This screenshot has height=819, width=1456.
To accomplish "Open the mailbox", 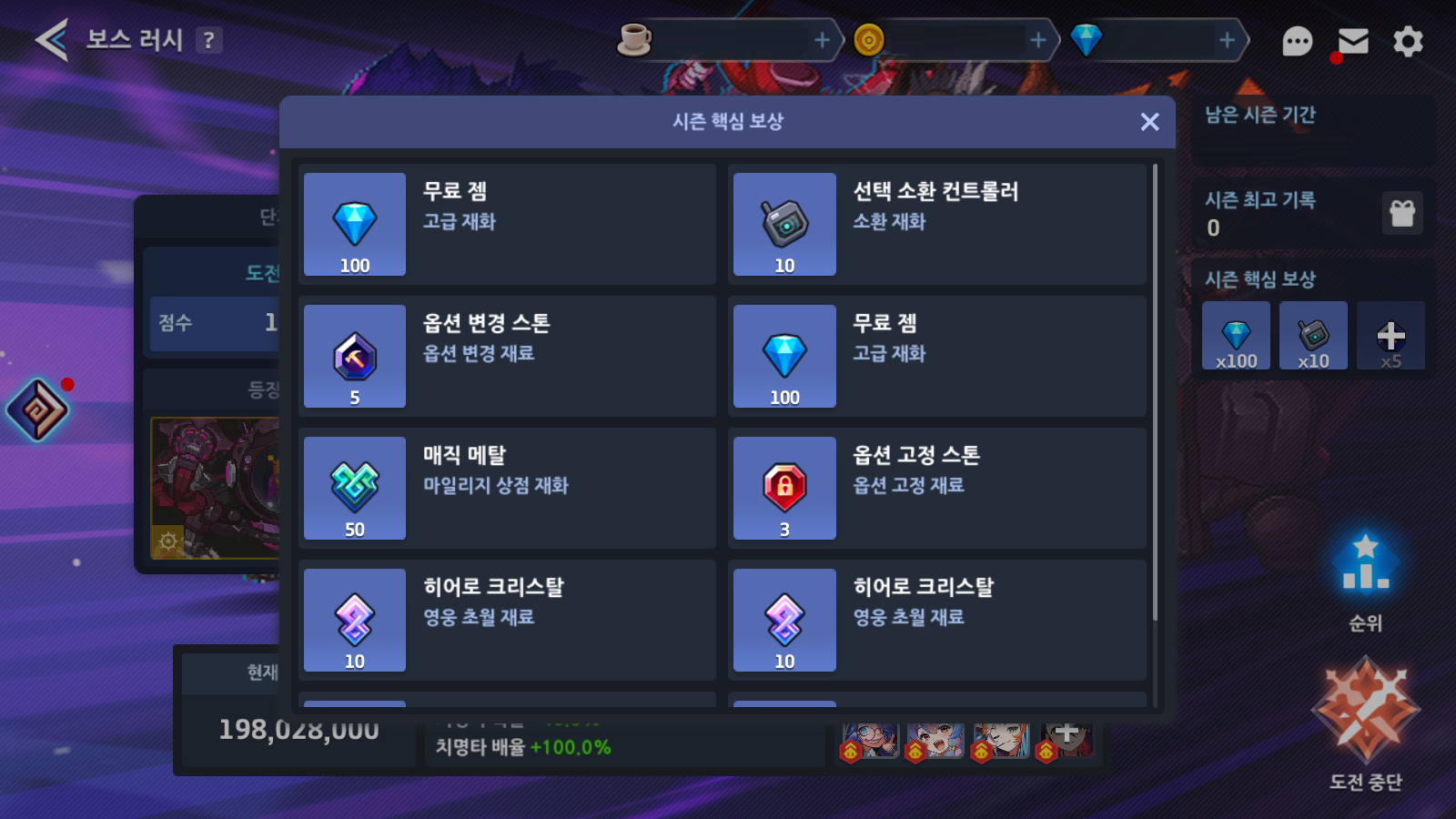I will (x=1353, y=41).
